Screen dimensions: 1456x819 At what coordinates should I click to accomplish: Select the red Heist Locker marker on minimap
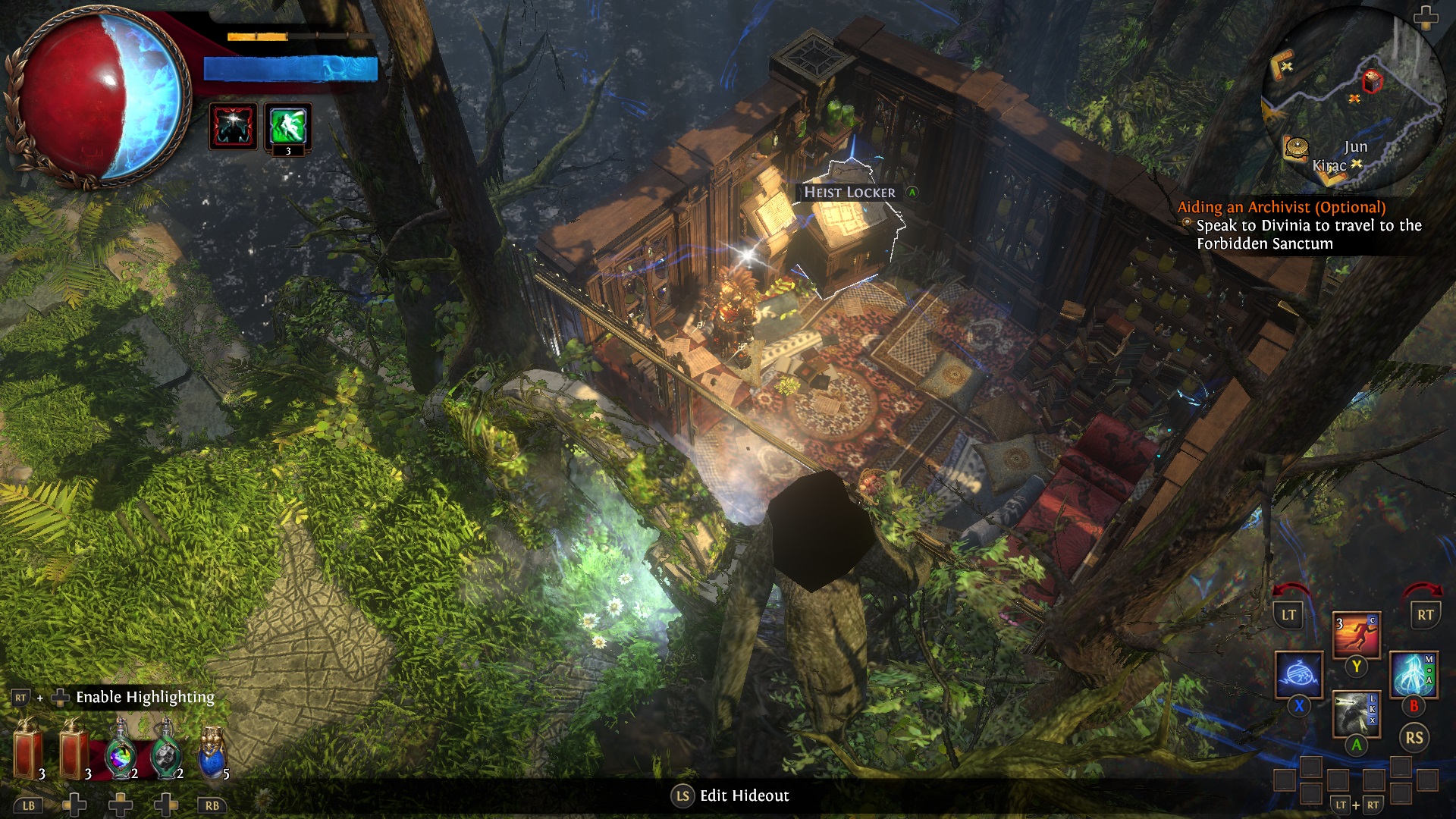tap(1372, 80)
